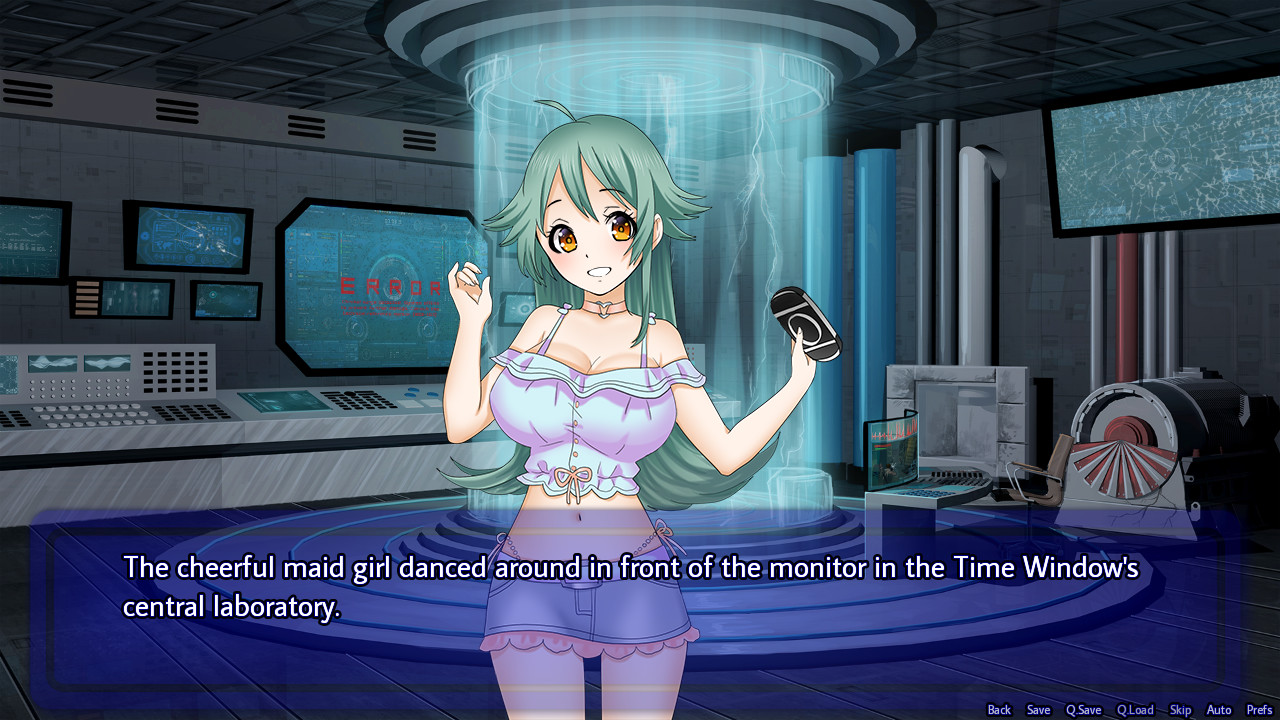This screenshot has width=1280, height=720.
Task: Turn on Auto text advance
Action: pos(1218,709)
